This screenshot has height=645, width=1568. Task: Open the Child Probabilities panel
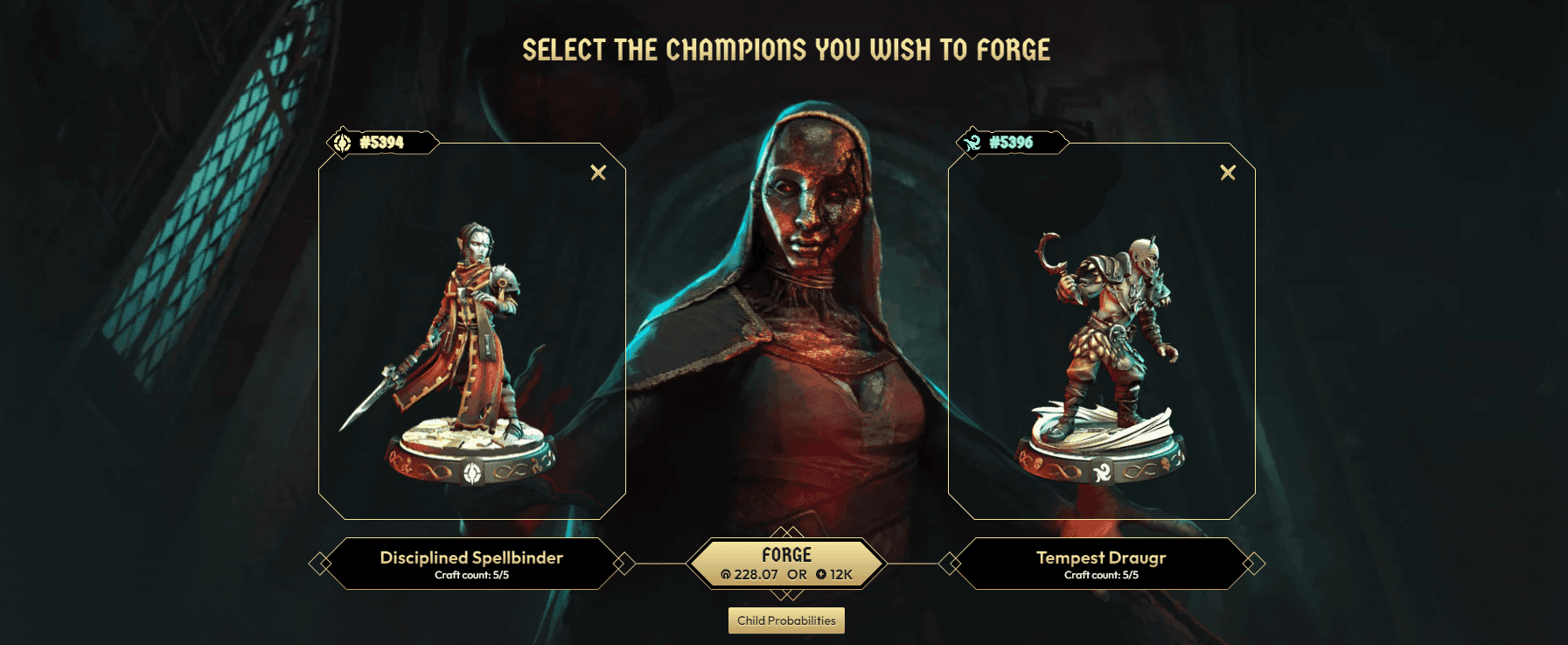pos(786,620)
